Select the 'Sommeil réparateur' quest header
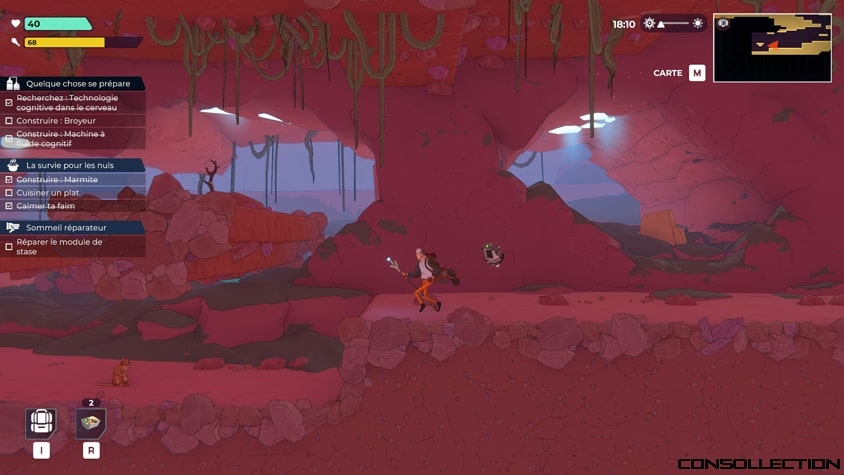This screenshot has width=844, height=475. tap(66, 227)
